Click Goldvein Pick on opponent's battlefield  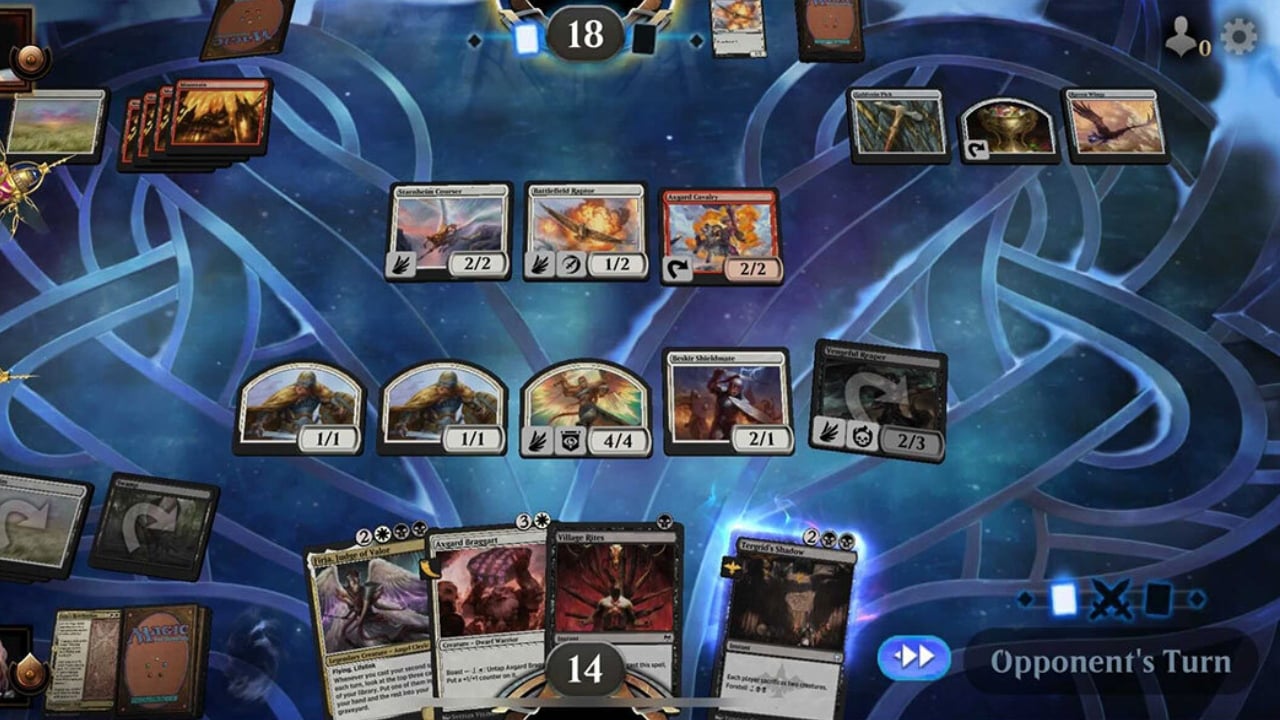[898, 125]
